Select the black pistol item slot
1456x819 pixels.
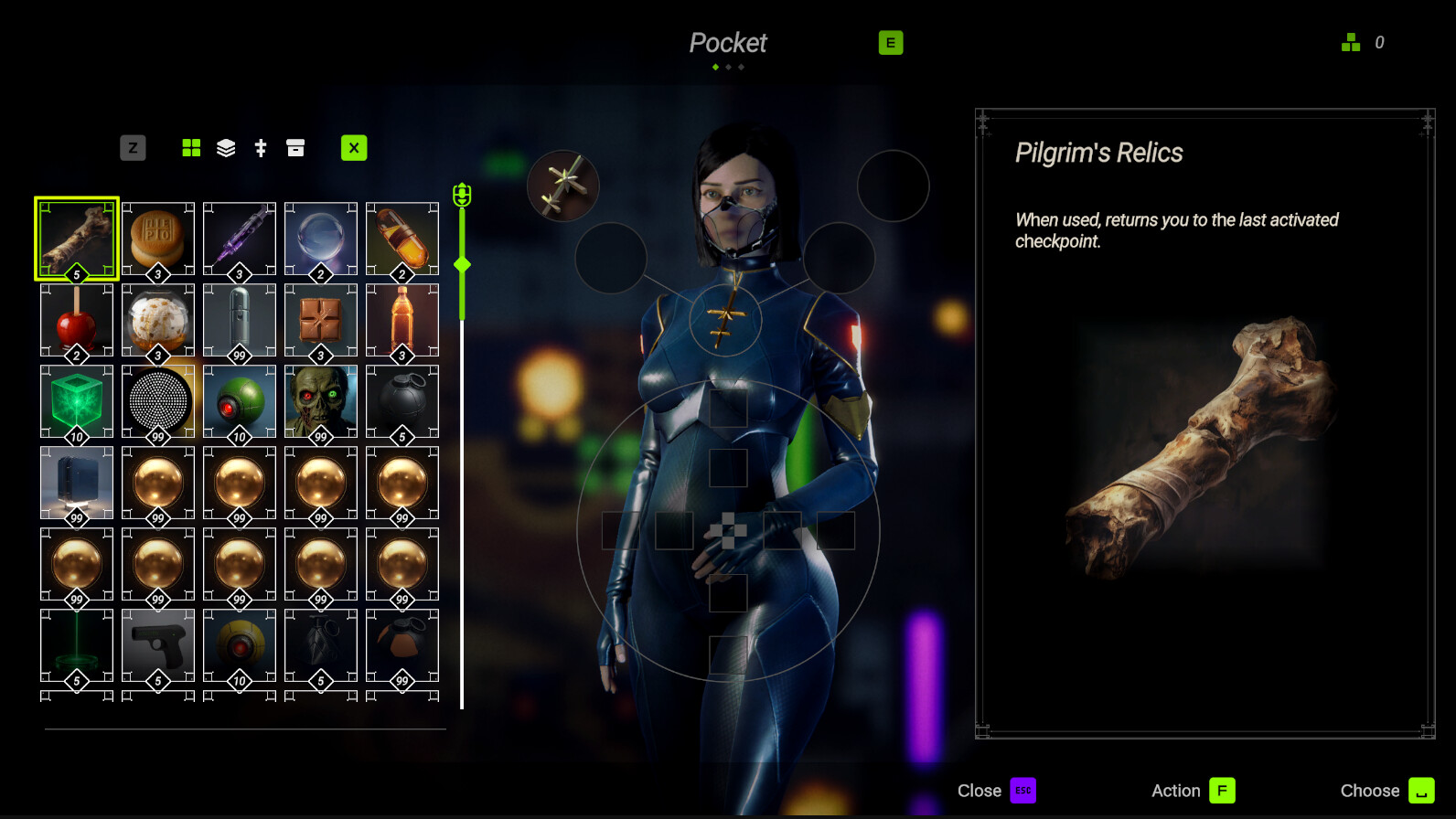[158, 645]
